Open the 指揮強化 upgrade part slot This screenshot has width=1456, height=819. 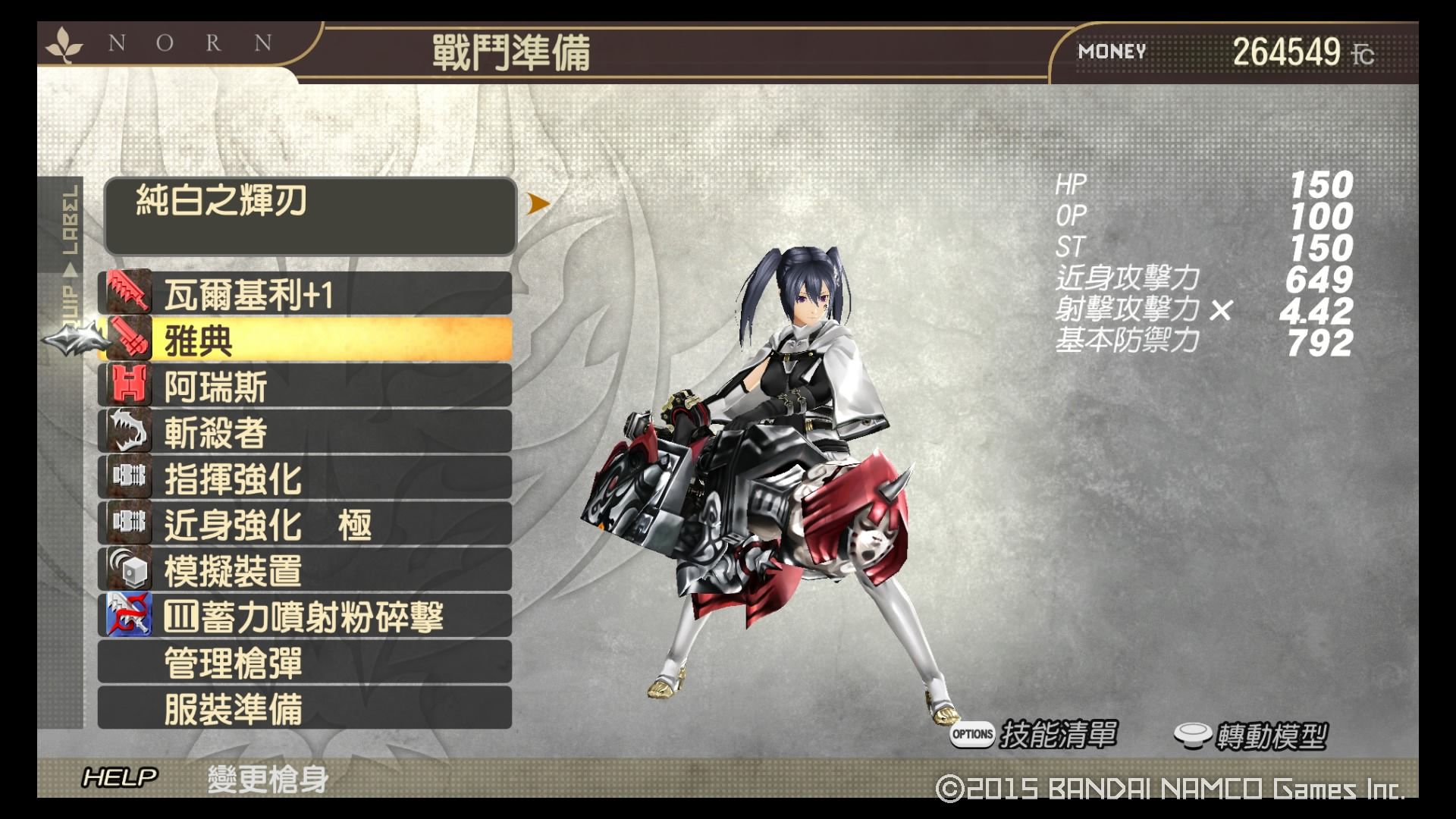point(305,478)
